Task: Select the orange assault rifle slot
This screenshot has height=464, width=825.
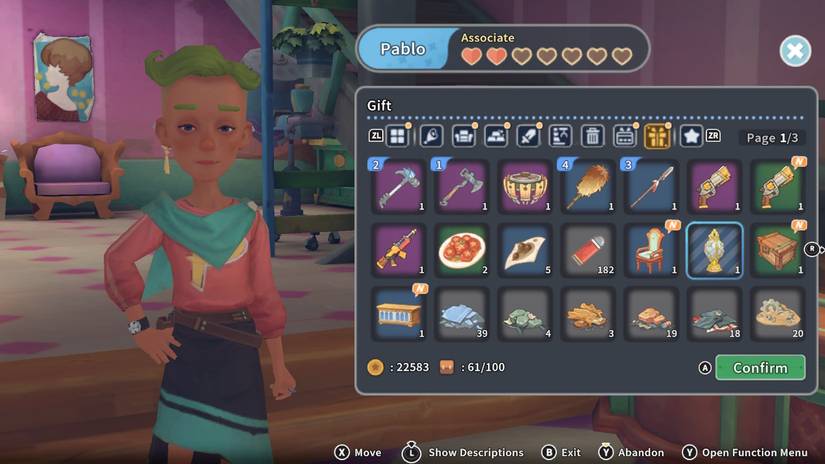Action: point(399,250)
